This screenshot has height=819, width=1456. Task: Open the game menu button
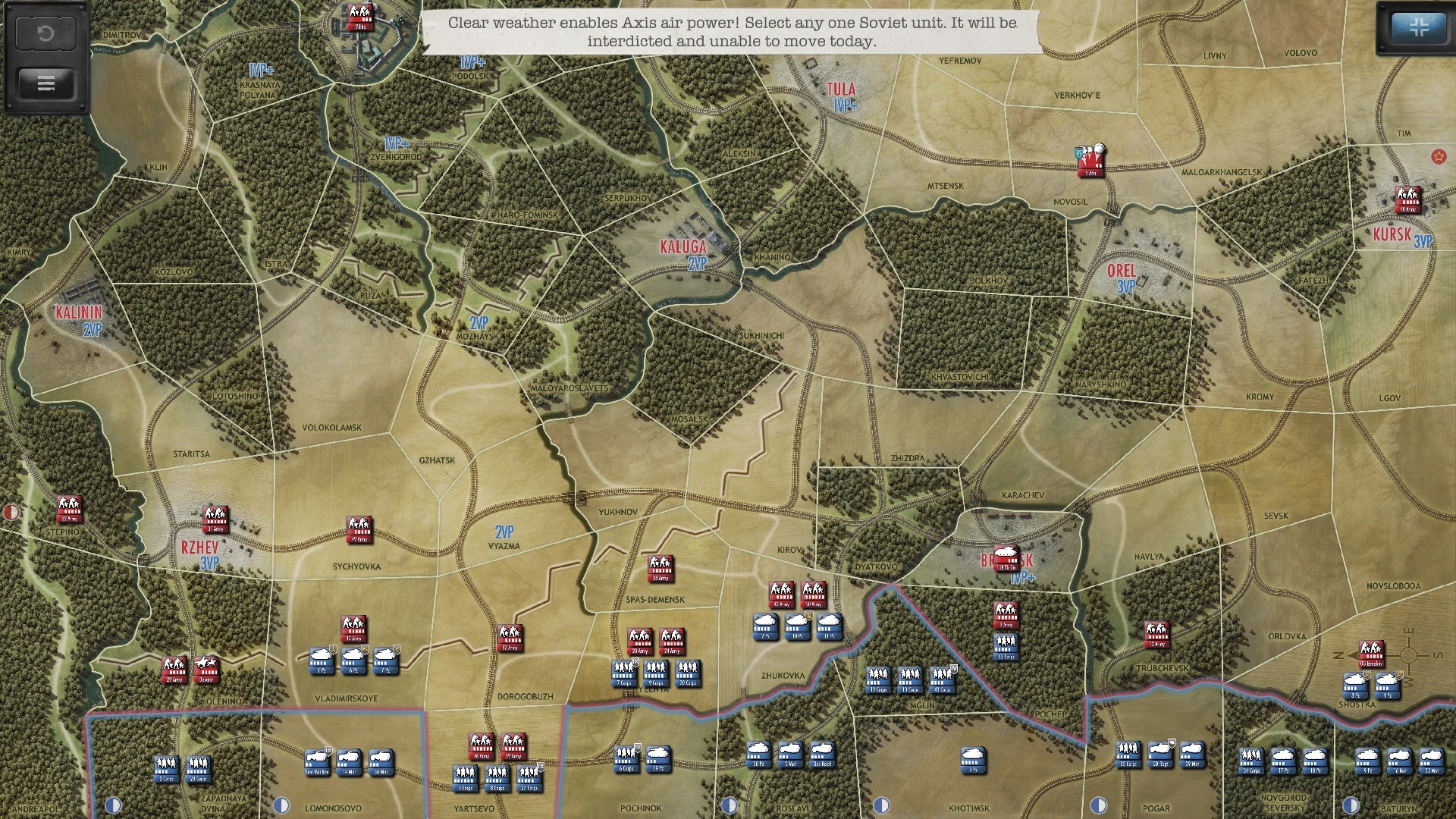[45, 83]
